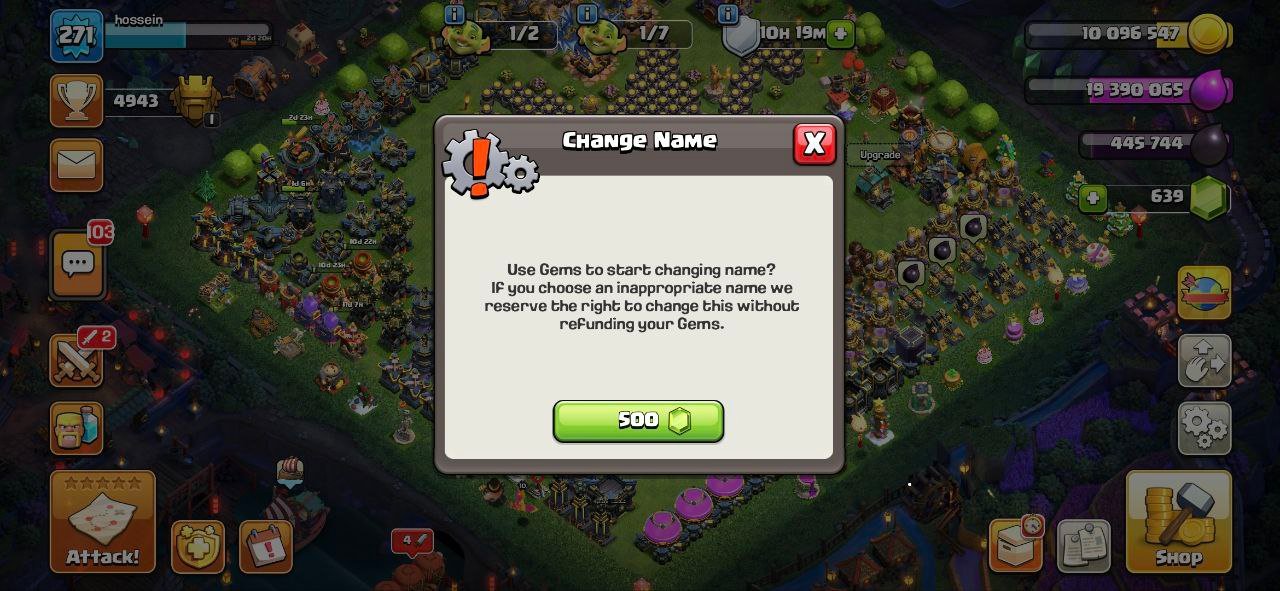This screenshot has width=1280, height=591.
Task: Open the player level 271 profile
Action: click(76, 36)
